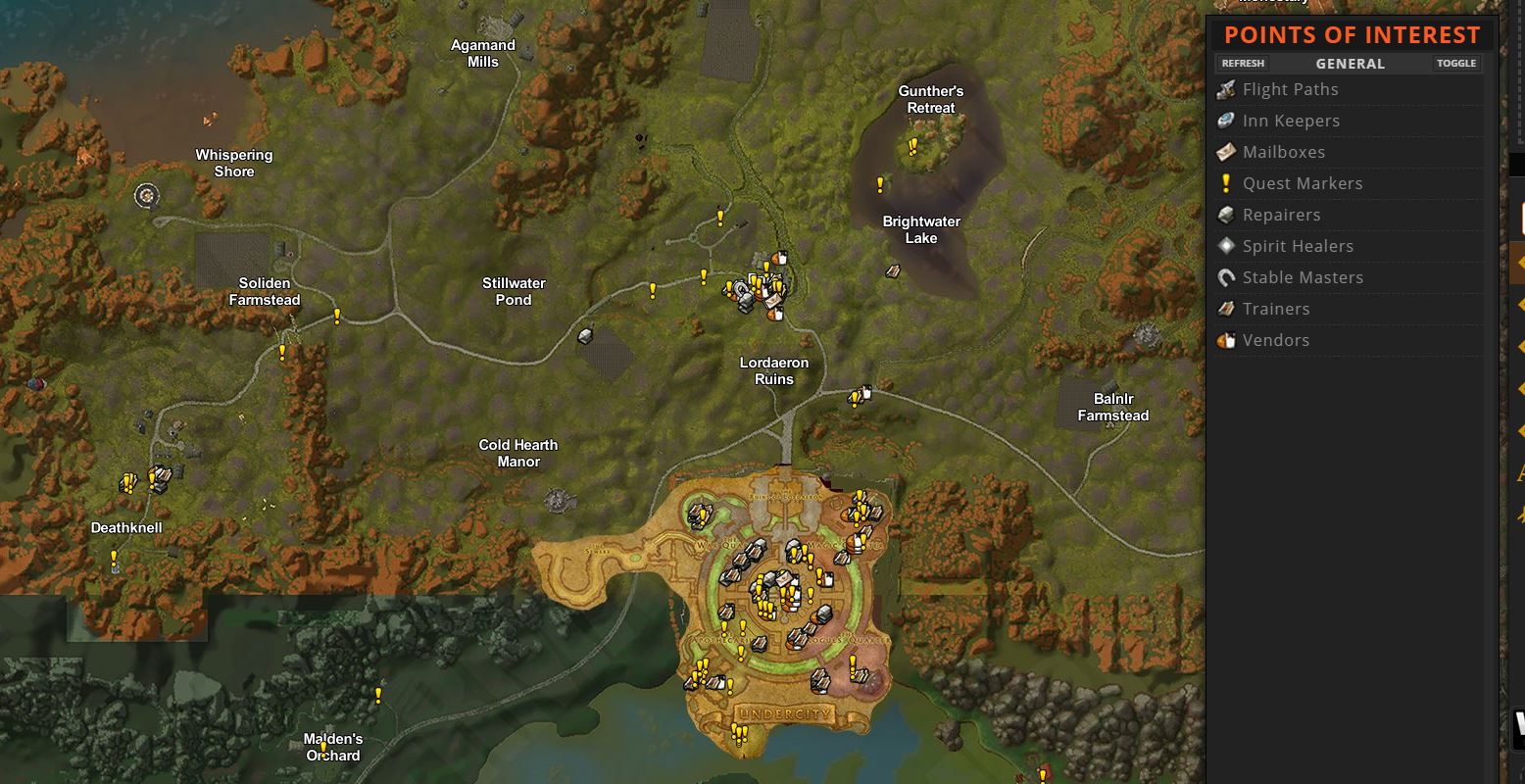Viewport: 1525px width, 784px height.
Task: Click the repairer marker south of Stillwater Pond
Action: click(585, 336)
